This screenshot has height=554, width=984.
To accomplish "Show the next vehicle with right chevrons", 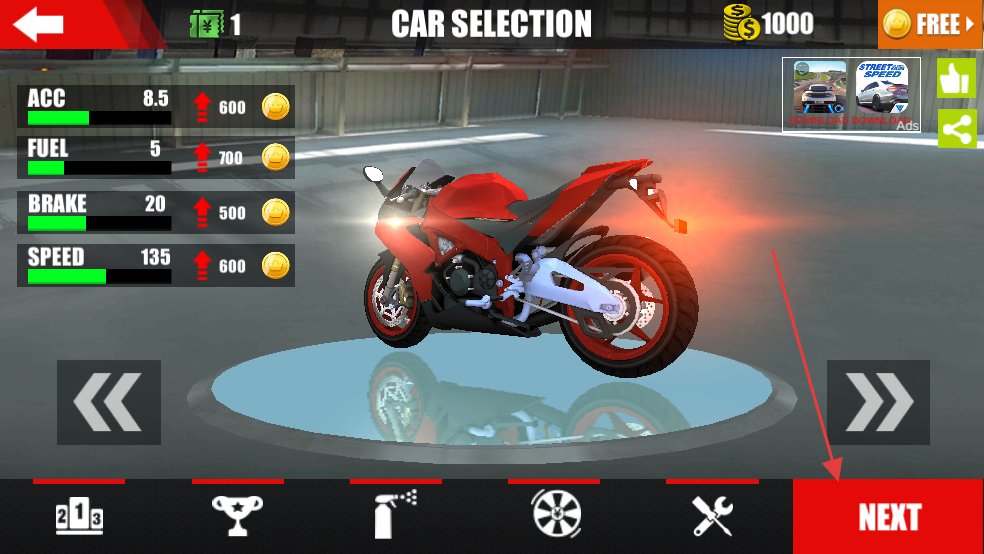I will pyautogui.click(x=878, y=402).
